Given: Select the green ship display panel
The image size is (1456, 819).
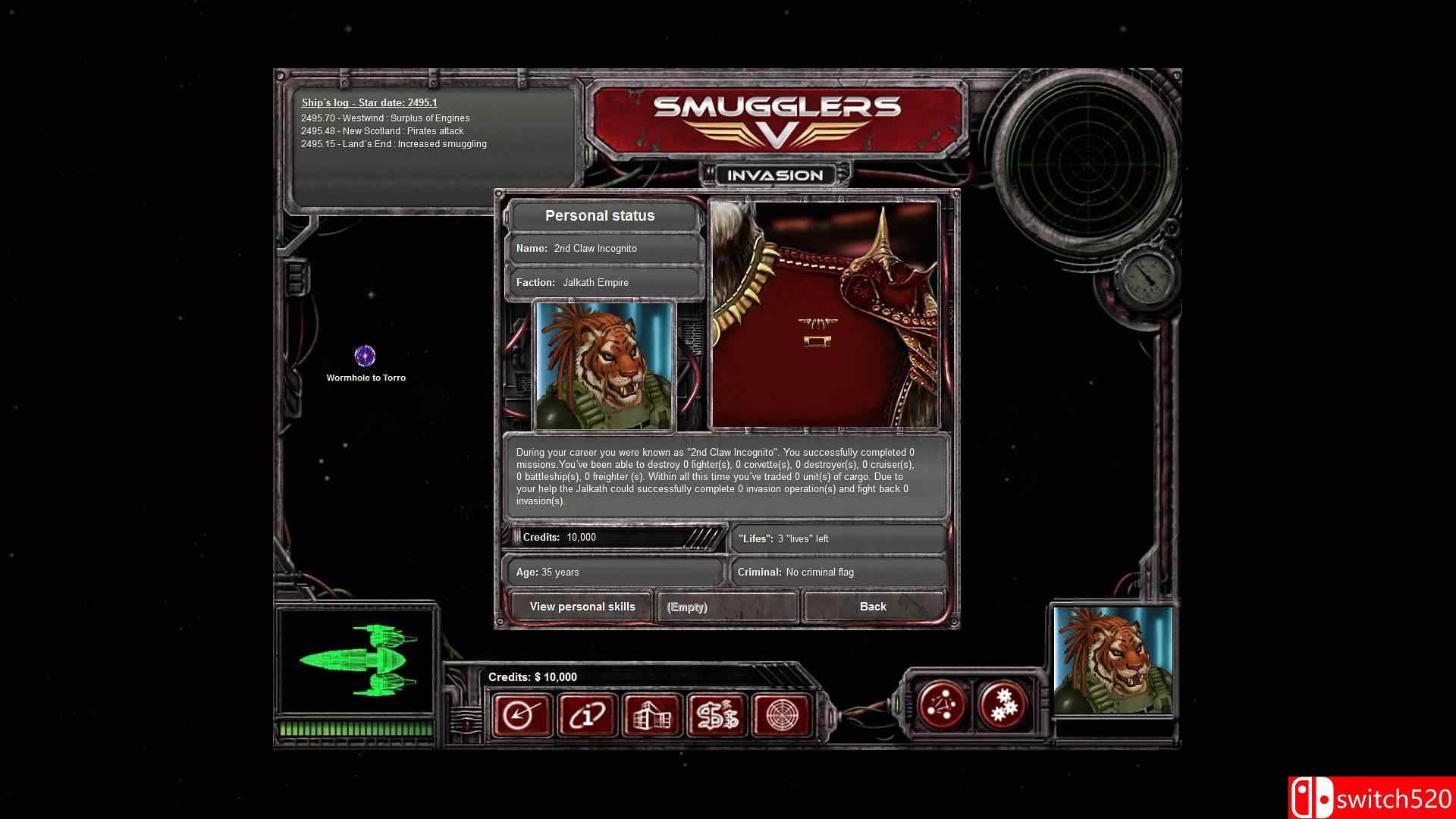Looking at the screenshot, I should pos(356,661).
